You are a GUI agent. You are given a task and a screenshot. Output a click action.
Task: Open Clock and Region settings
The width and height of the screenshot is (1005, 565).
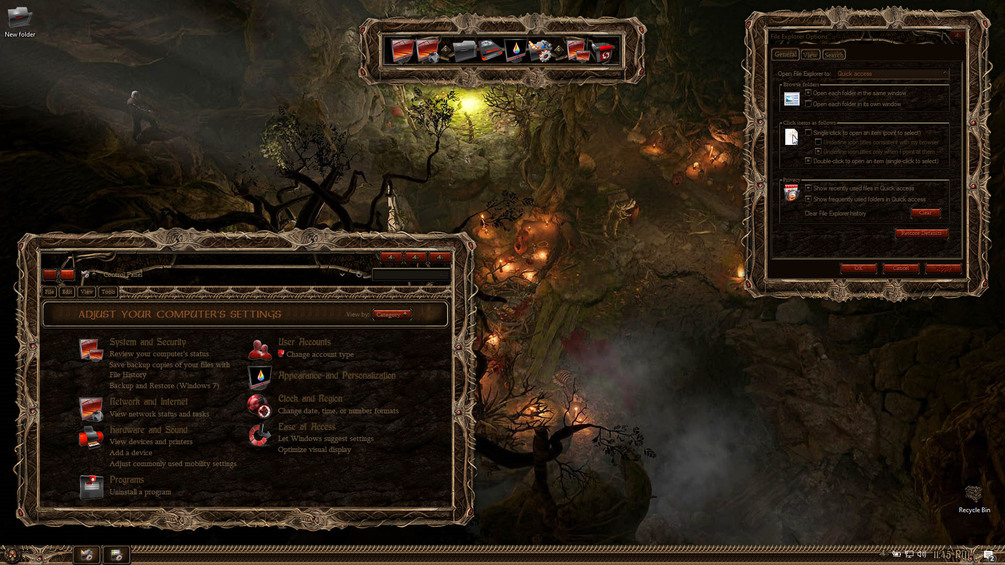click(310, 399)
